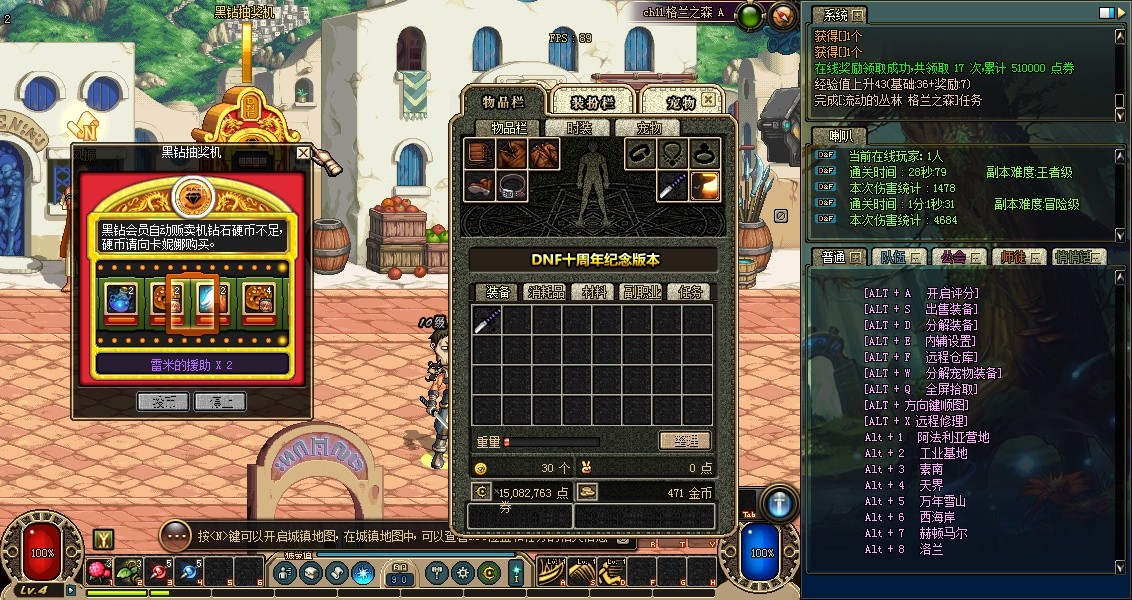Switch chat to the 公会 guild tab
1132x600 pixels.
click(954, 257)
